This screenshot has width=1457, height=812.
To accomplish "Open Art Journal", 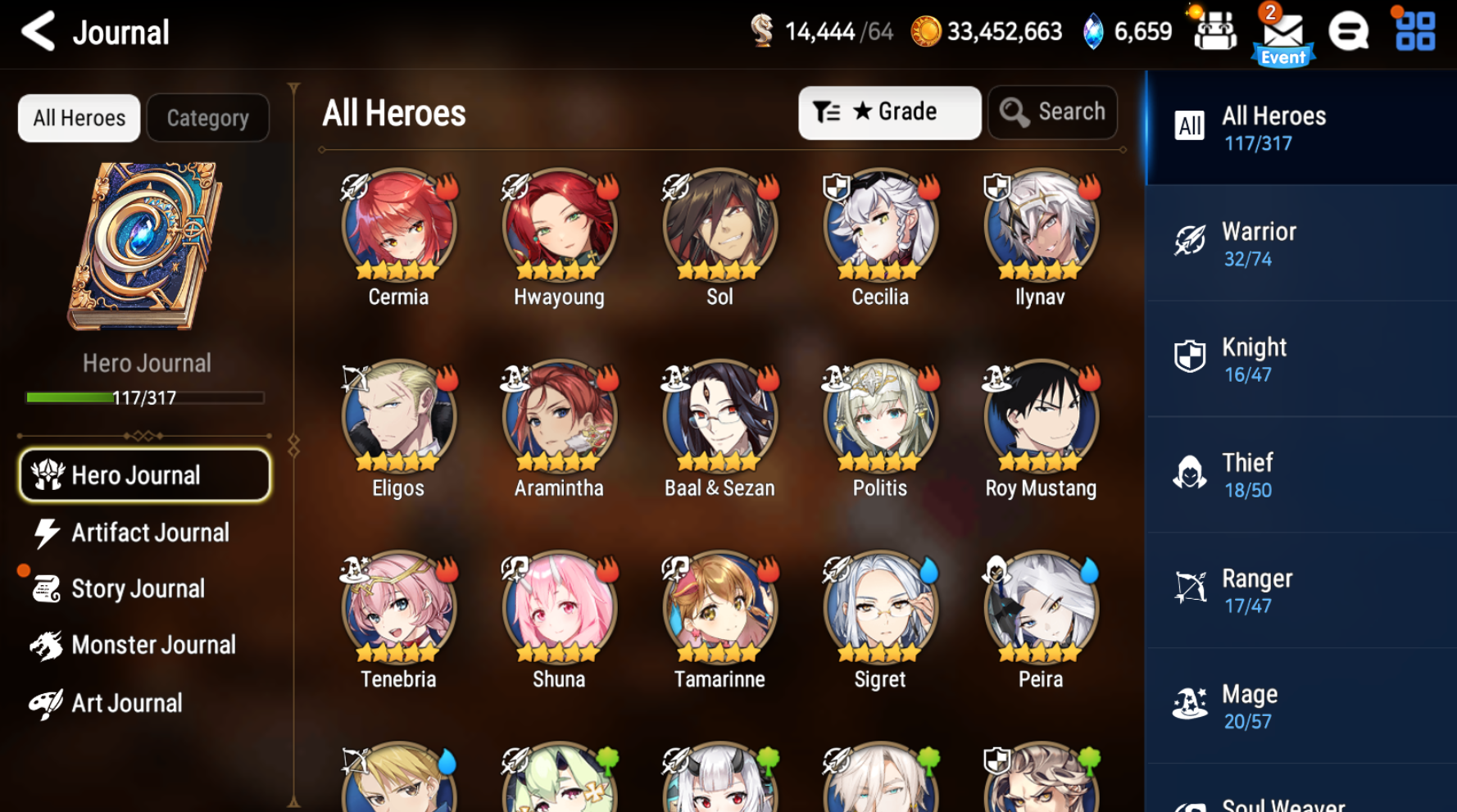I will click(127, 702).
